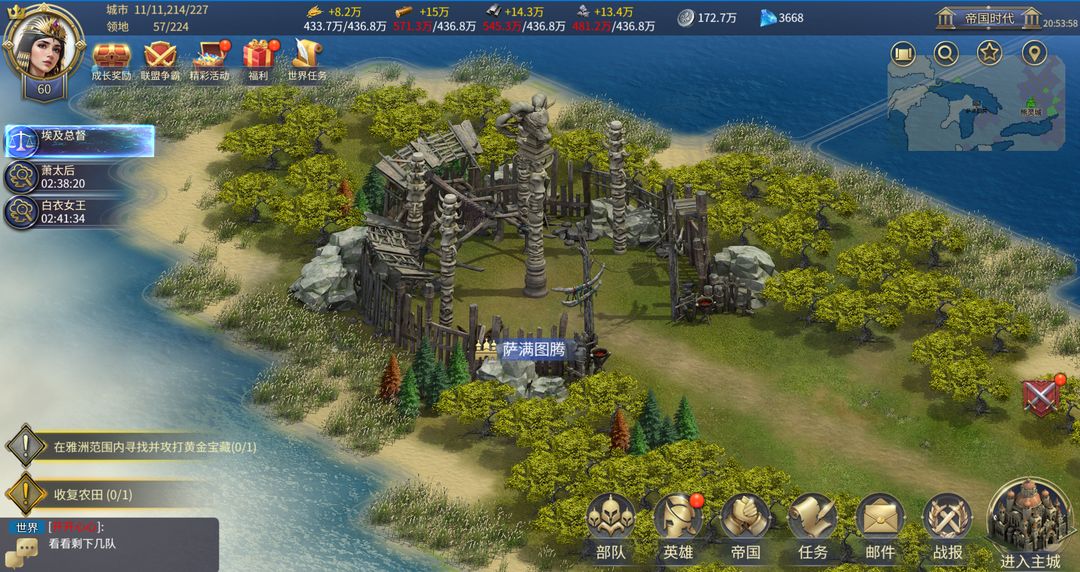Open 战报 battle reports
Screen dimensions: 1080x572
(947, 524)
